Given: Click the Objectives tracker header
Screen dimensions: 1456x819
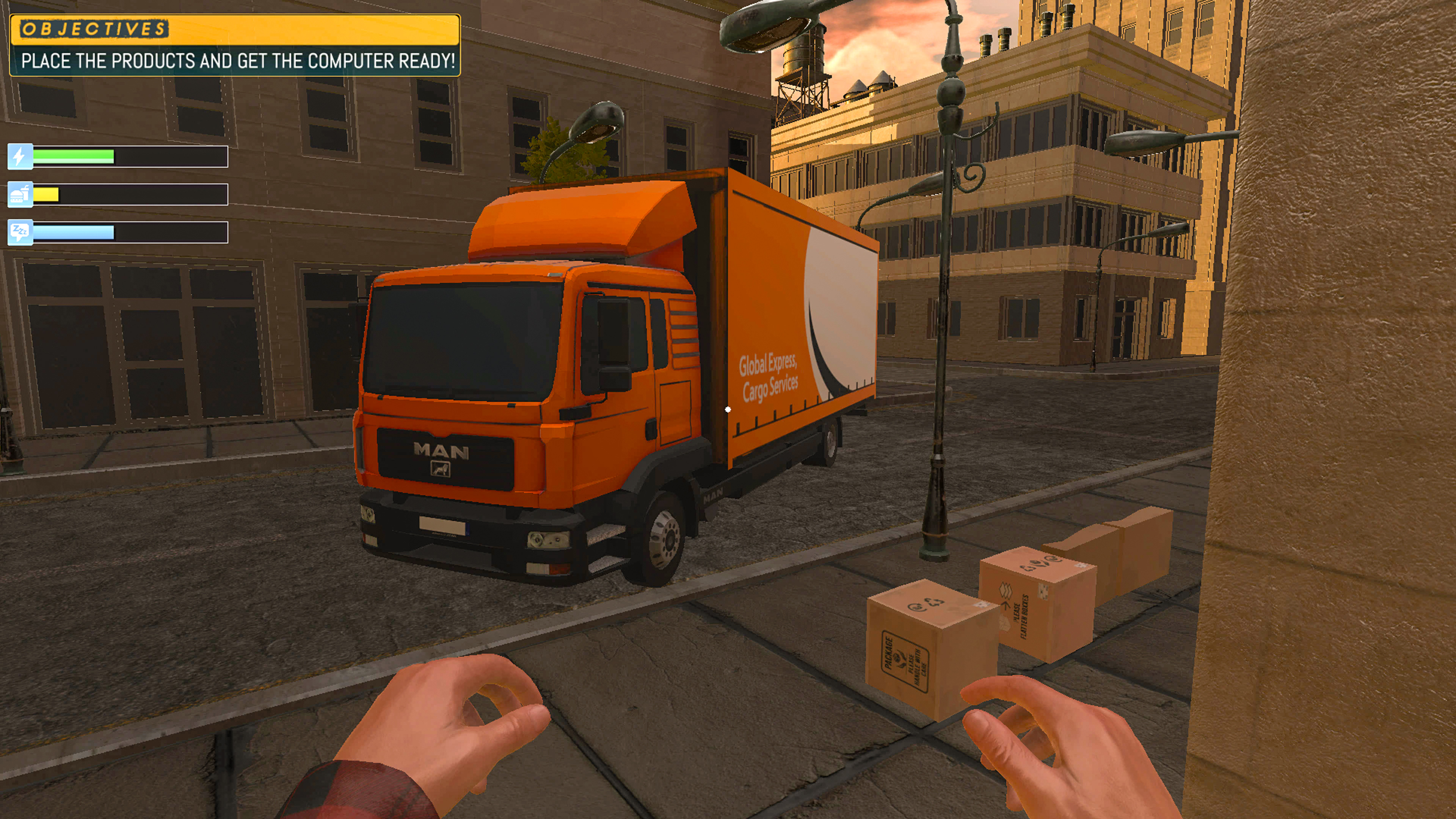Looking at the screenshot, I should tap(94, 29).
